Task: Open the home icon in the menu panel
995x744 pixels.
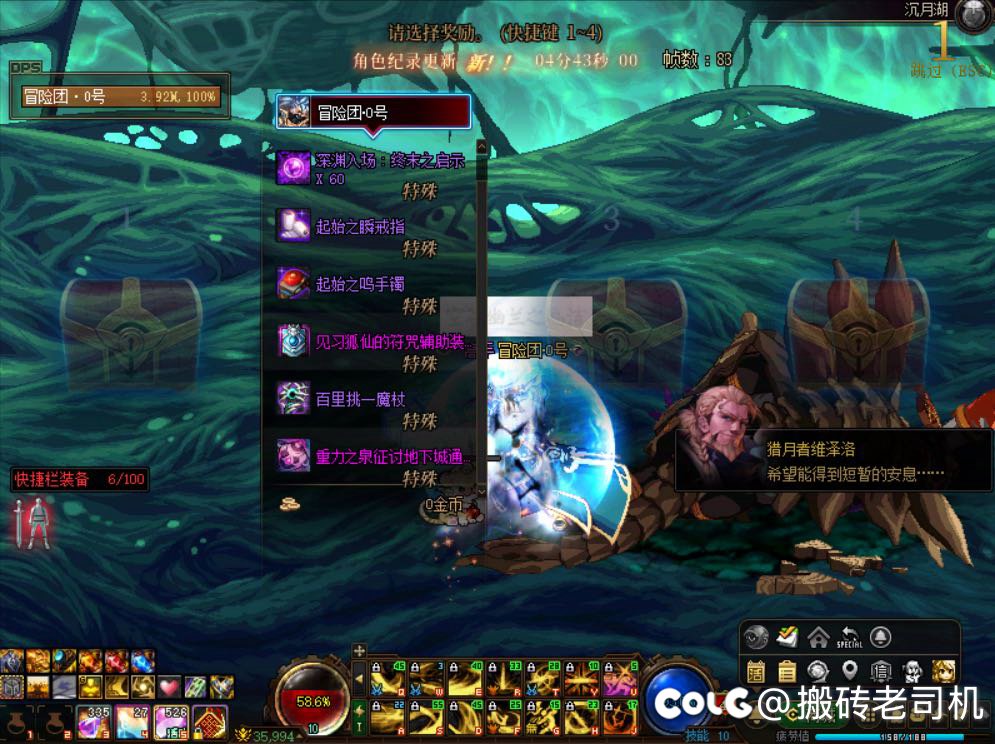Action: pyautogui.click(x=819, y=637)
